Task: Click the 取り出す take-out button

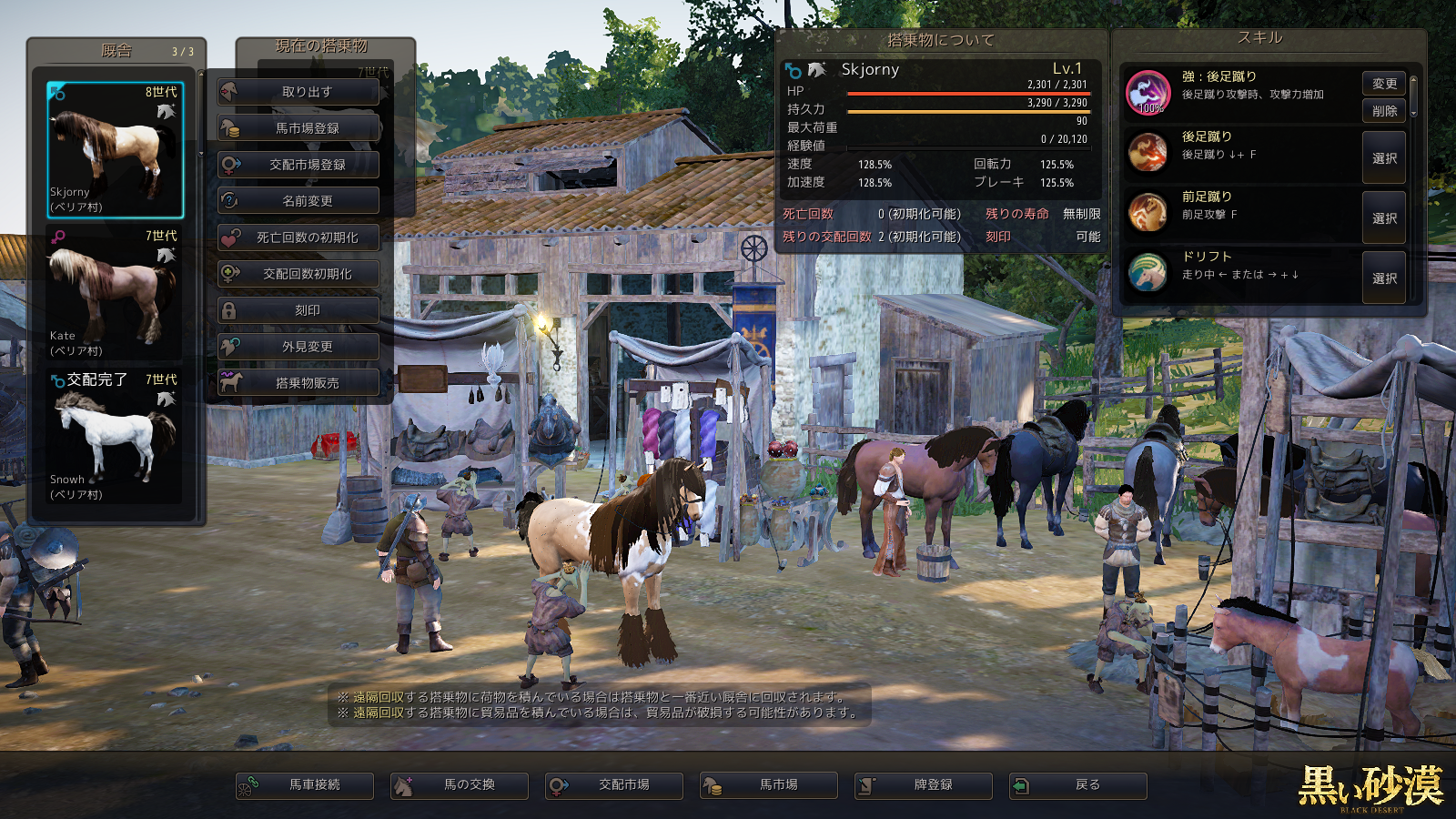Action: click(298, 92)
